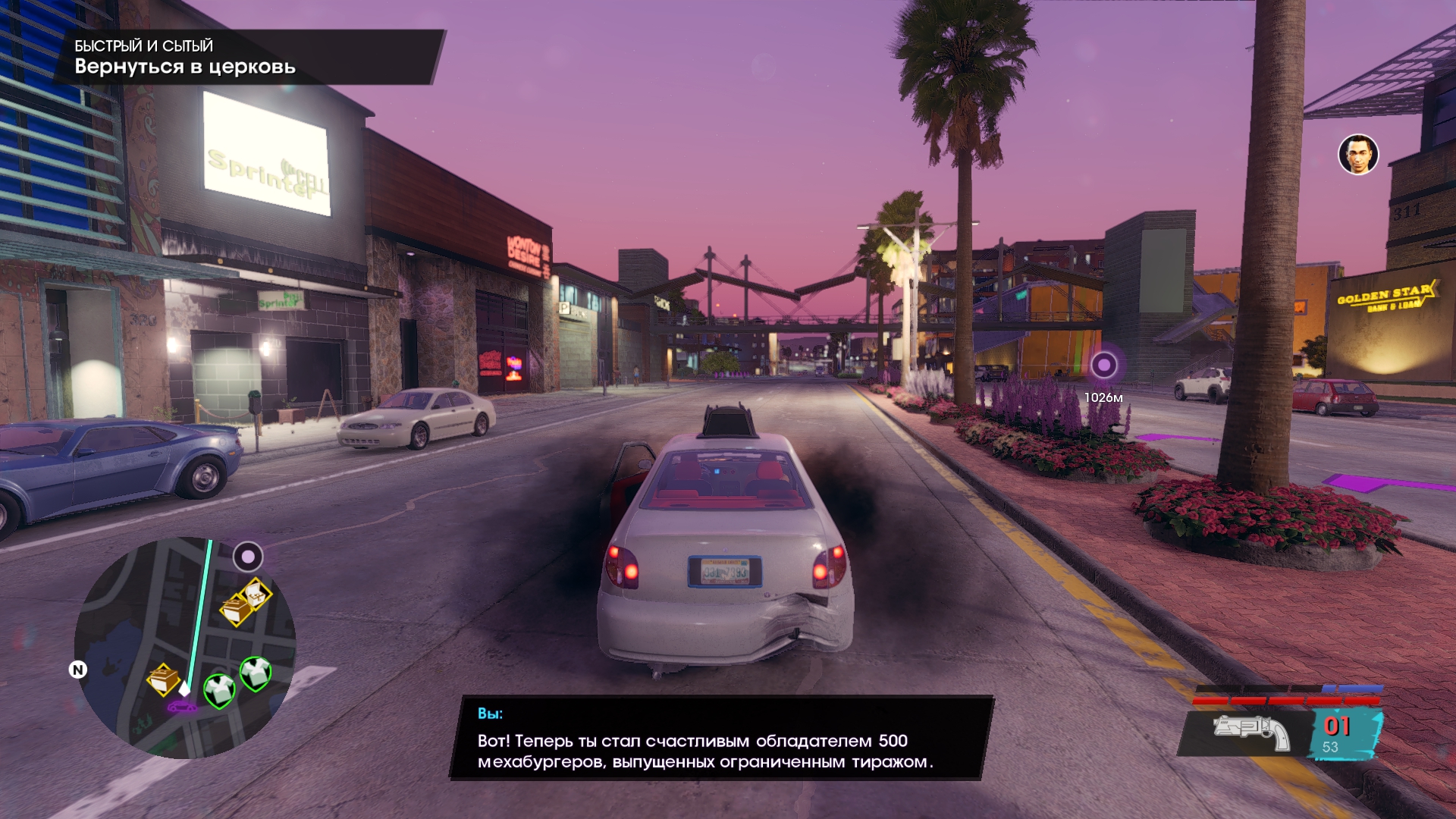1456x819 pixels.
Task: Click the north compass marker on minimap
Action: tap(78, 670)
